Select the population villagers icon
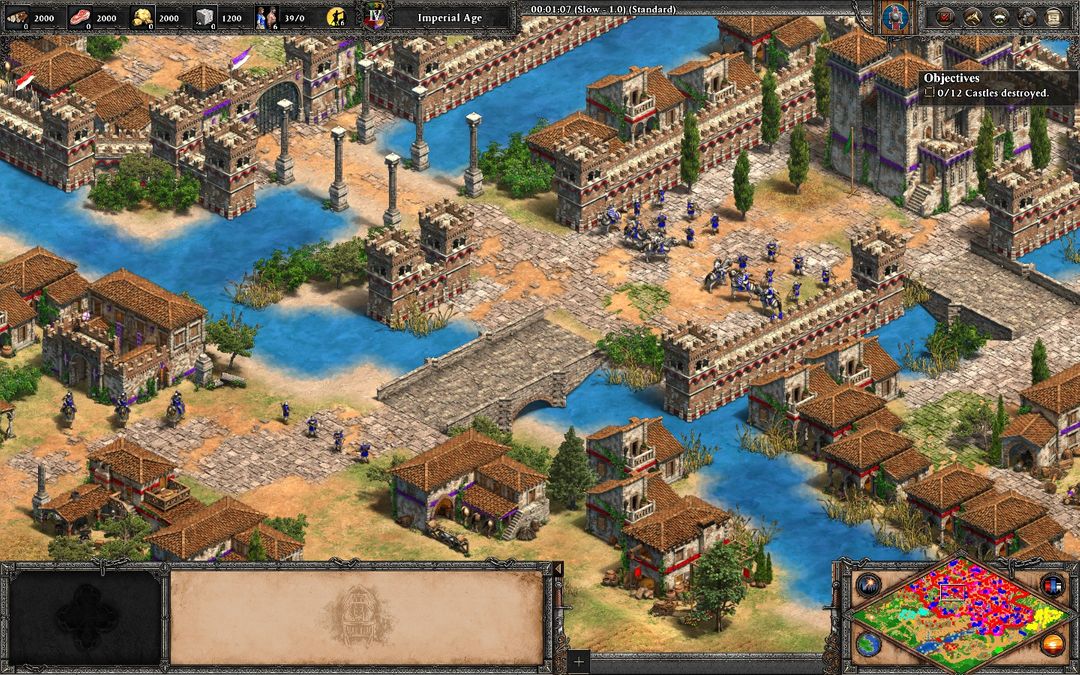Screen dimensions: 1080x675 pos(267,17)
